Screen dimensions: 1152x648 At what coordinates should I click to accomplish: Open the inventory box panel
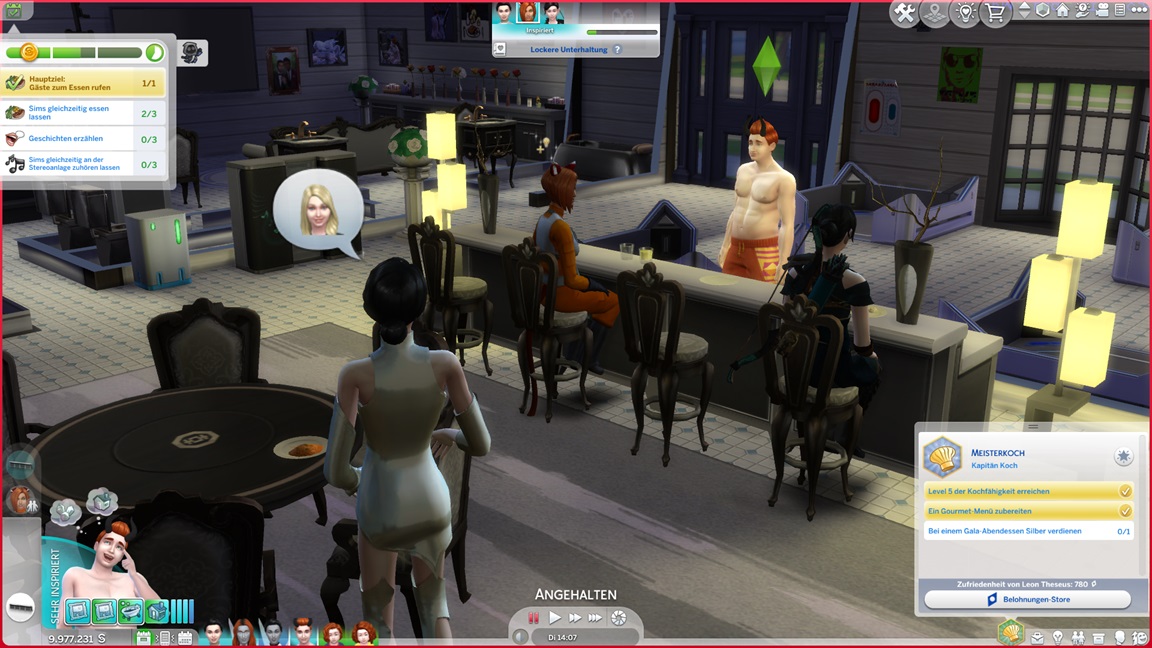[1099, 637]
